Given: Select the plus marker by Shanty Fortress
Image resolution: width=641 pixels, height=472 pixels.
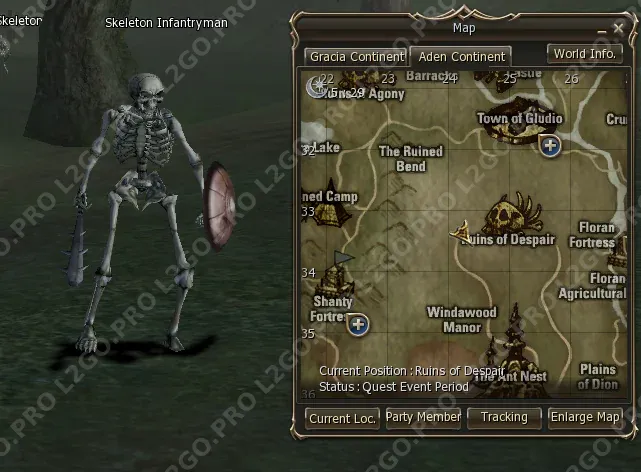Looking at the screenshot, I should point(358,324).
